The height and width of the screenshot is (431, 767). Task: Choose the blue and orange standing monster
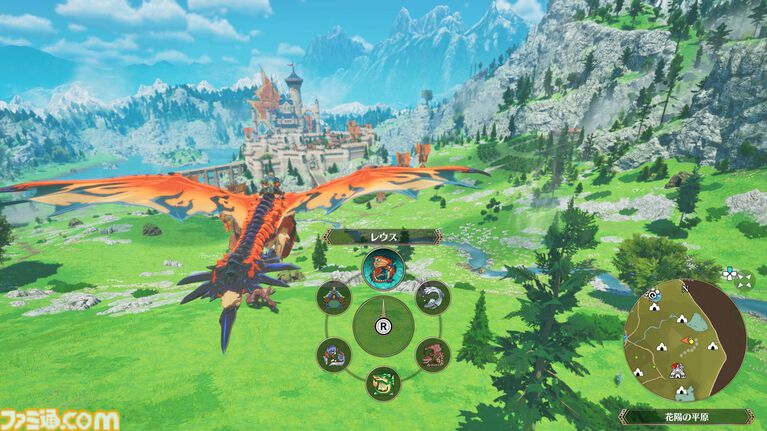[333, 297]
